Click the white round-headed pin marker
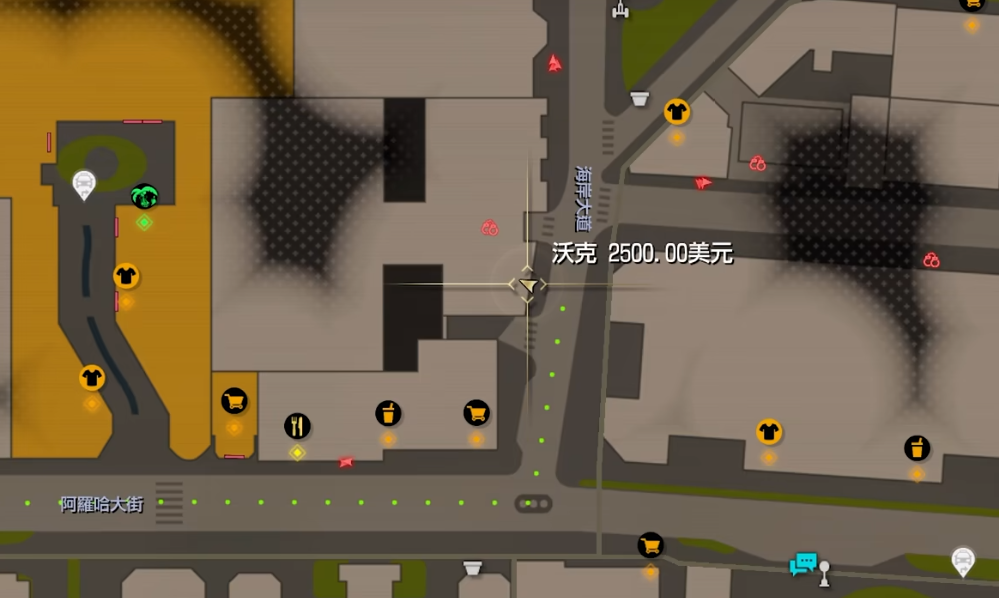Image resolution: width=999 pixels, height=598 pixels. (x=824, y=572)
